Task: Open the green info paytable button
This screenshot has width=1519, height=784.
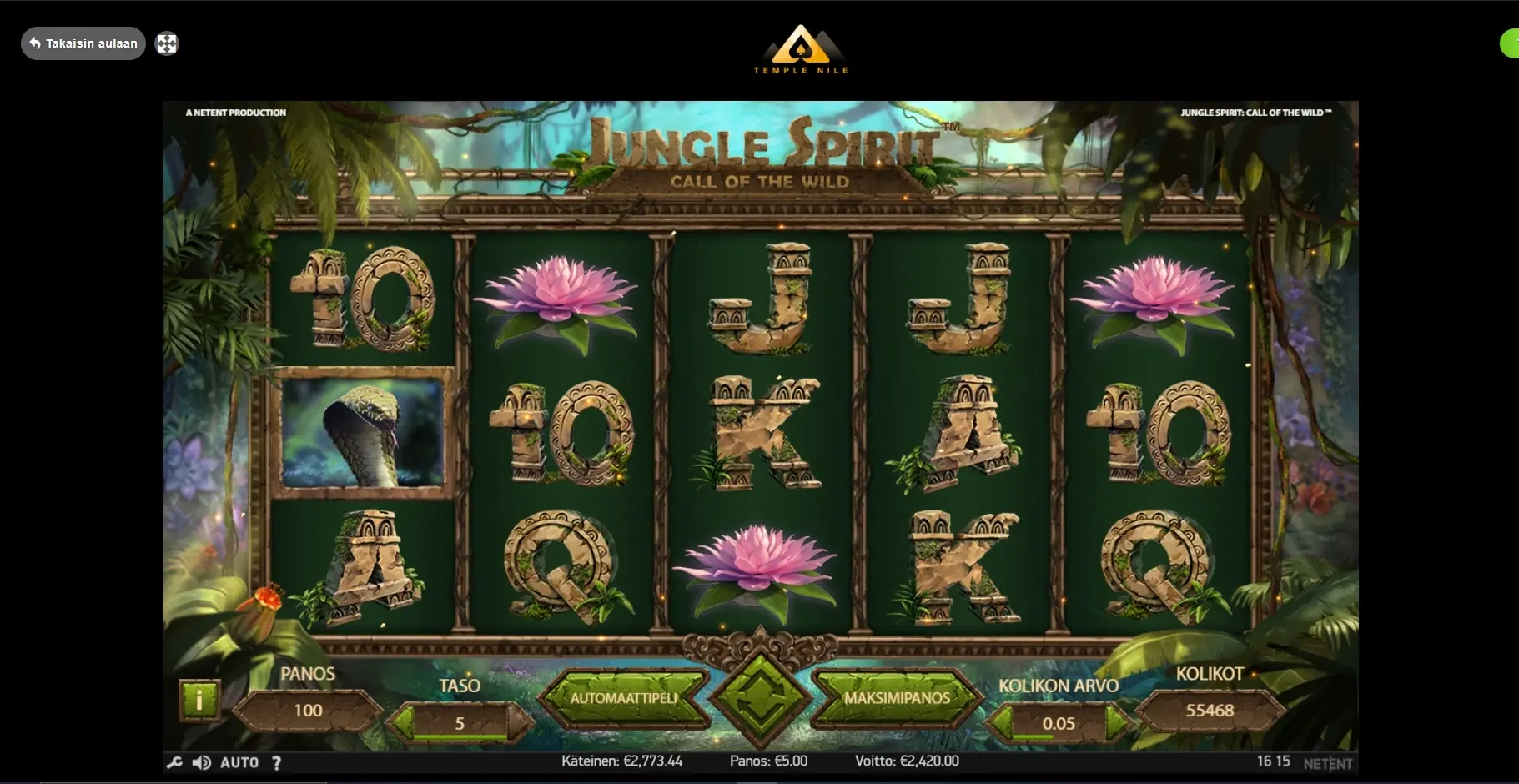Action: point(199,701)
